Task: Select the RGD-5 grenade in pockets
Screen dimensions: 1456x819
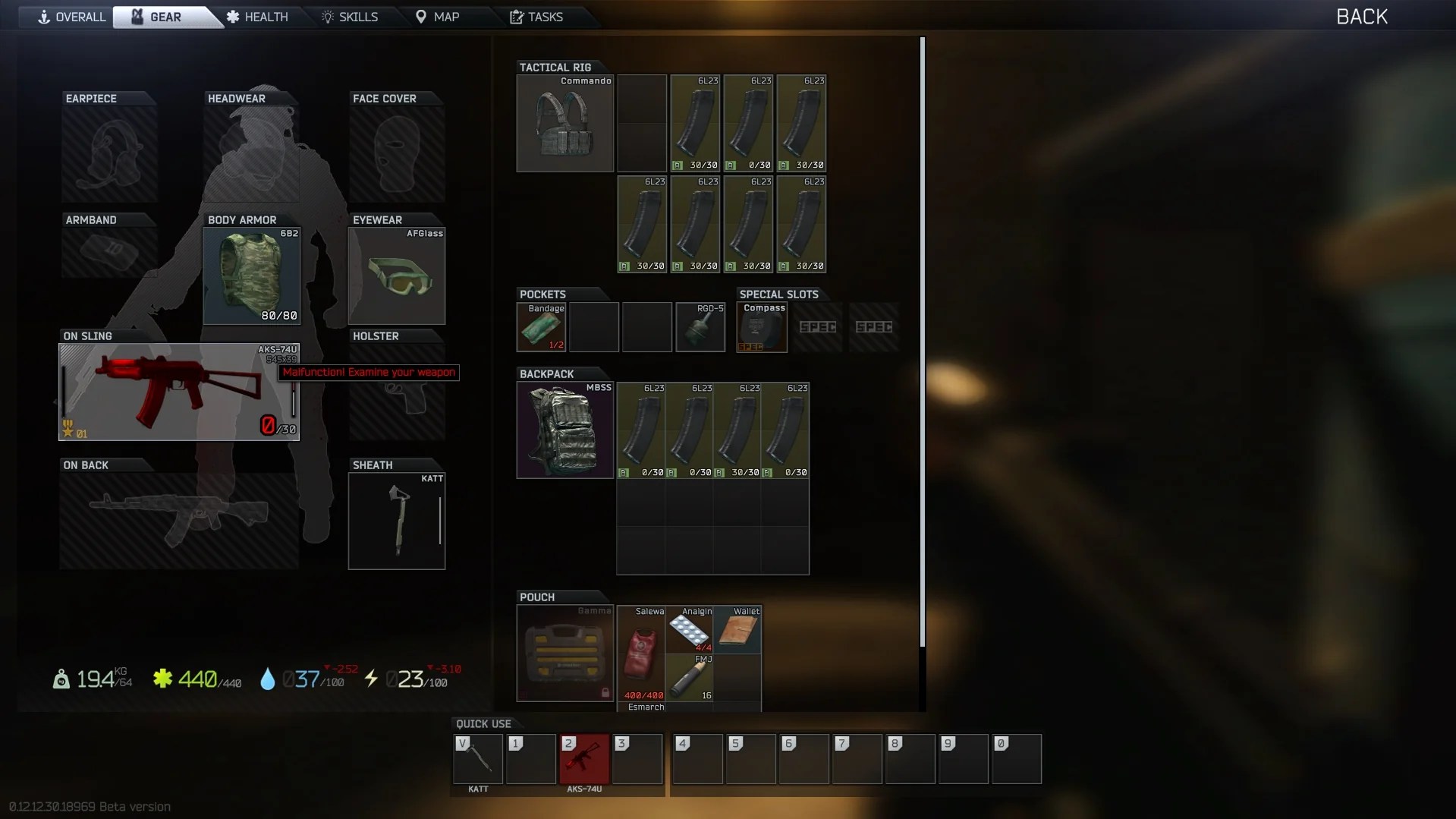Action: (700, 327)
